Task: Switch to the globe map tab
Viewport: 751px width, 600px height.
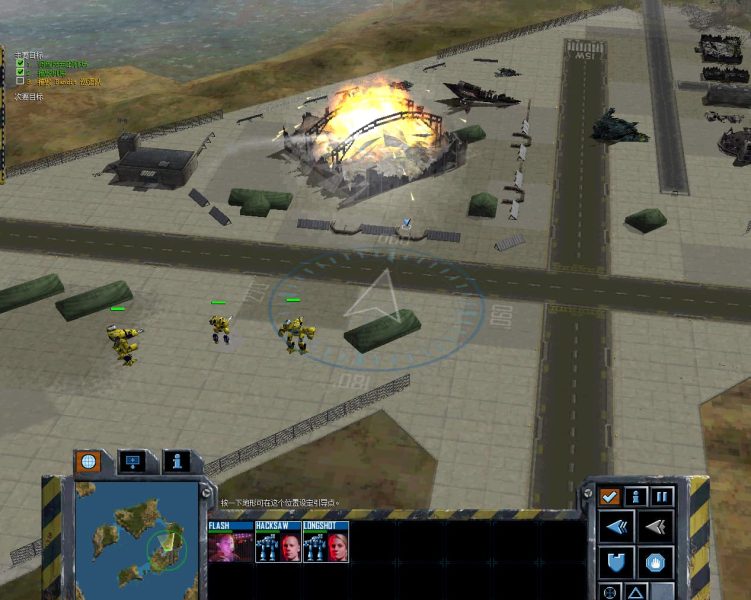Action: click(x=87, y=462)
